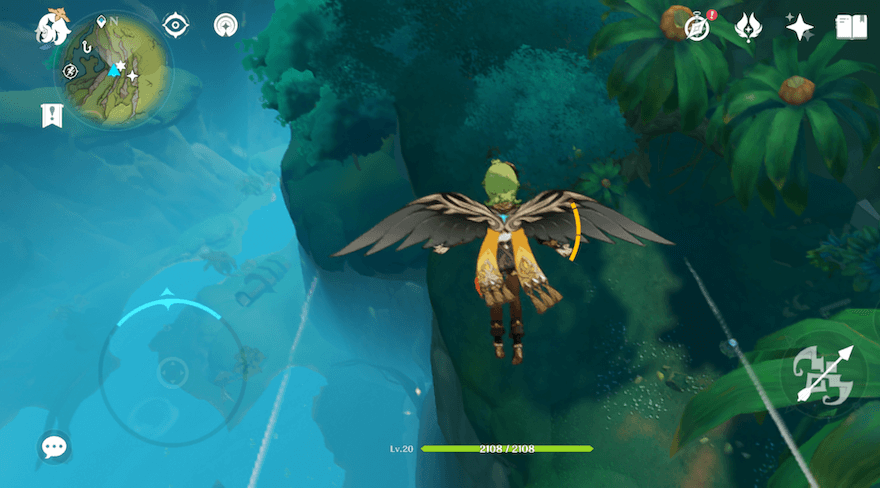This screenshot has height=488, width=880.
Task: Open the events compass icon
Action: point(697,27)
